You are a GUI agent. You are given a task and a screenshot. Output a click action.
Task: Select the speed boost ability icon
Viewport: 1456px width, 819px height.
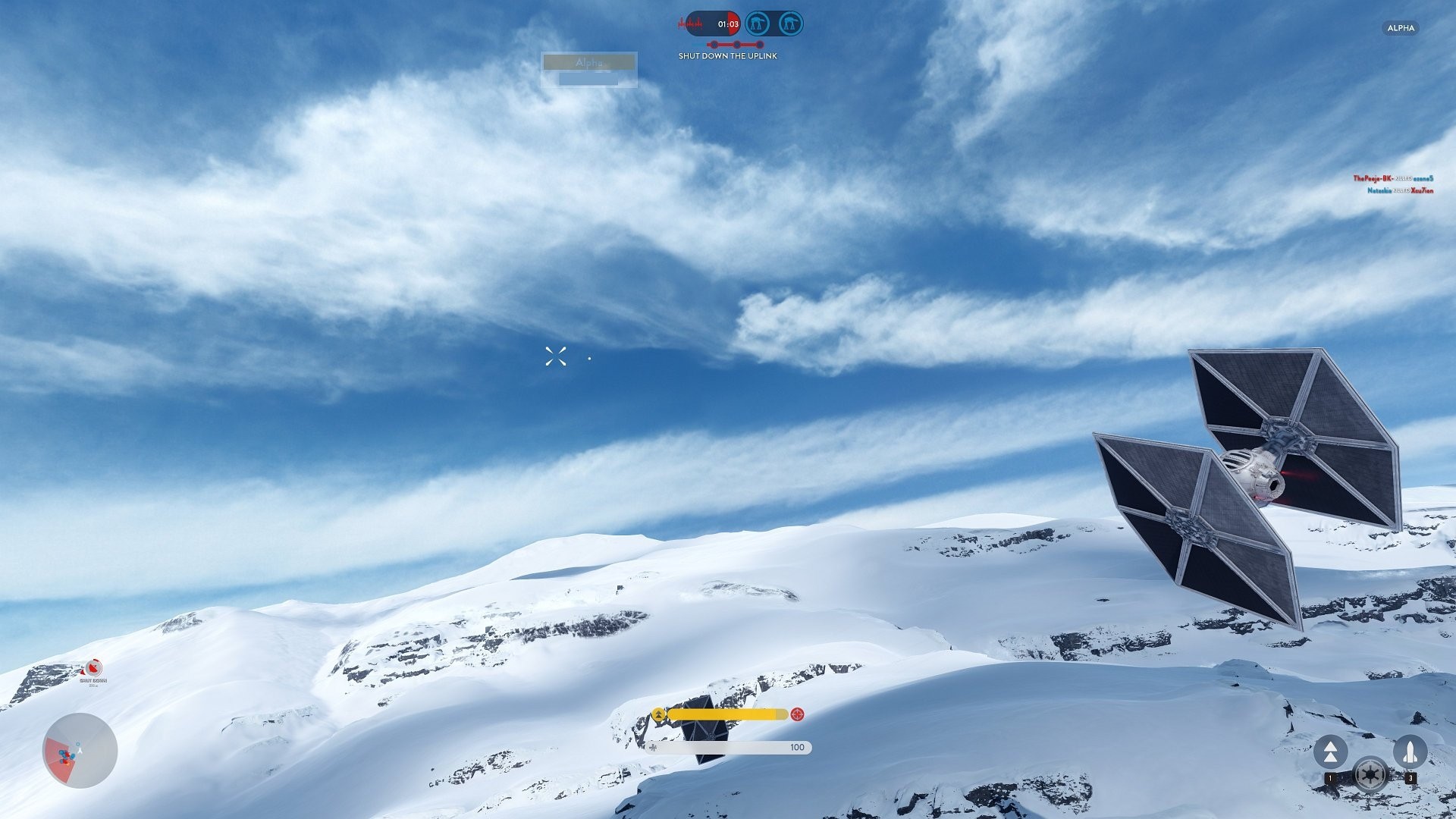(1332, 751)
